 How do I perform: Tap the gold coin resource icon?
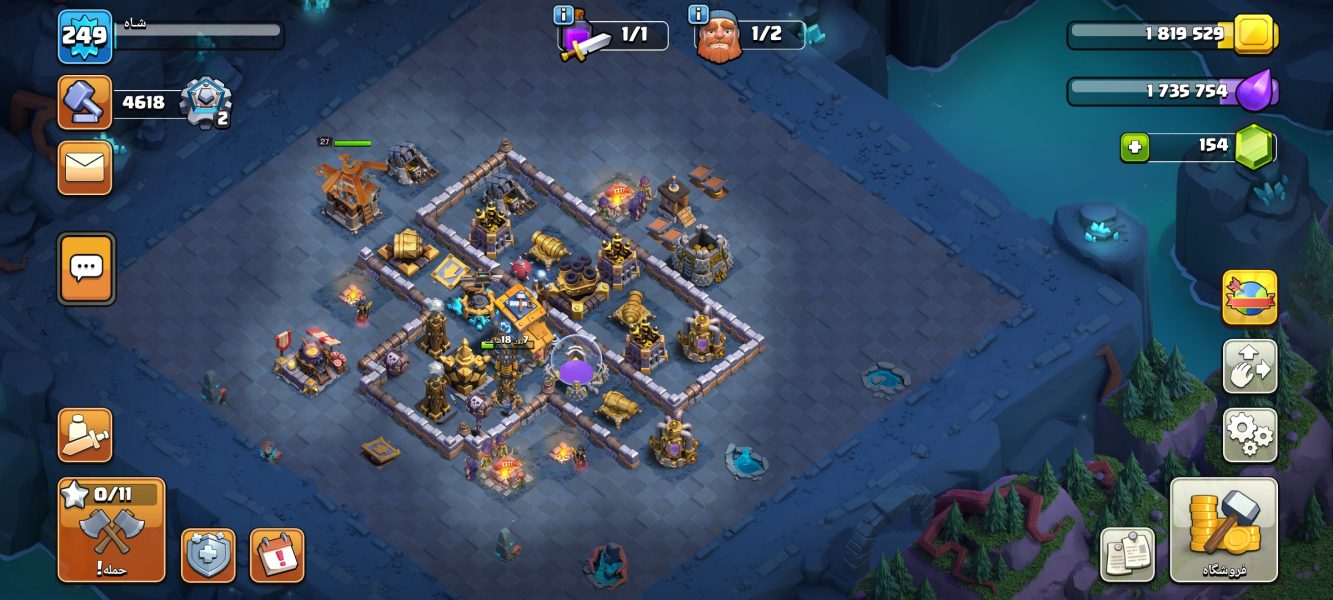(1252, 35)
